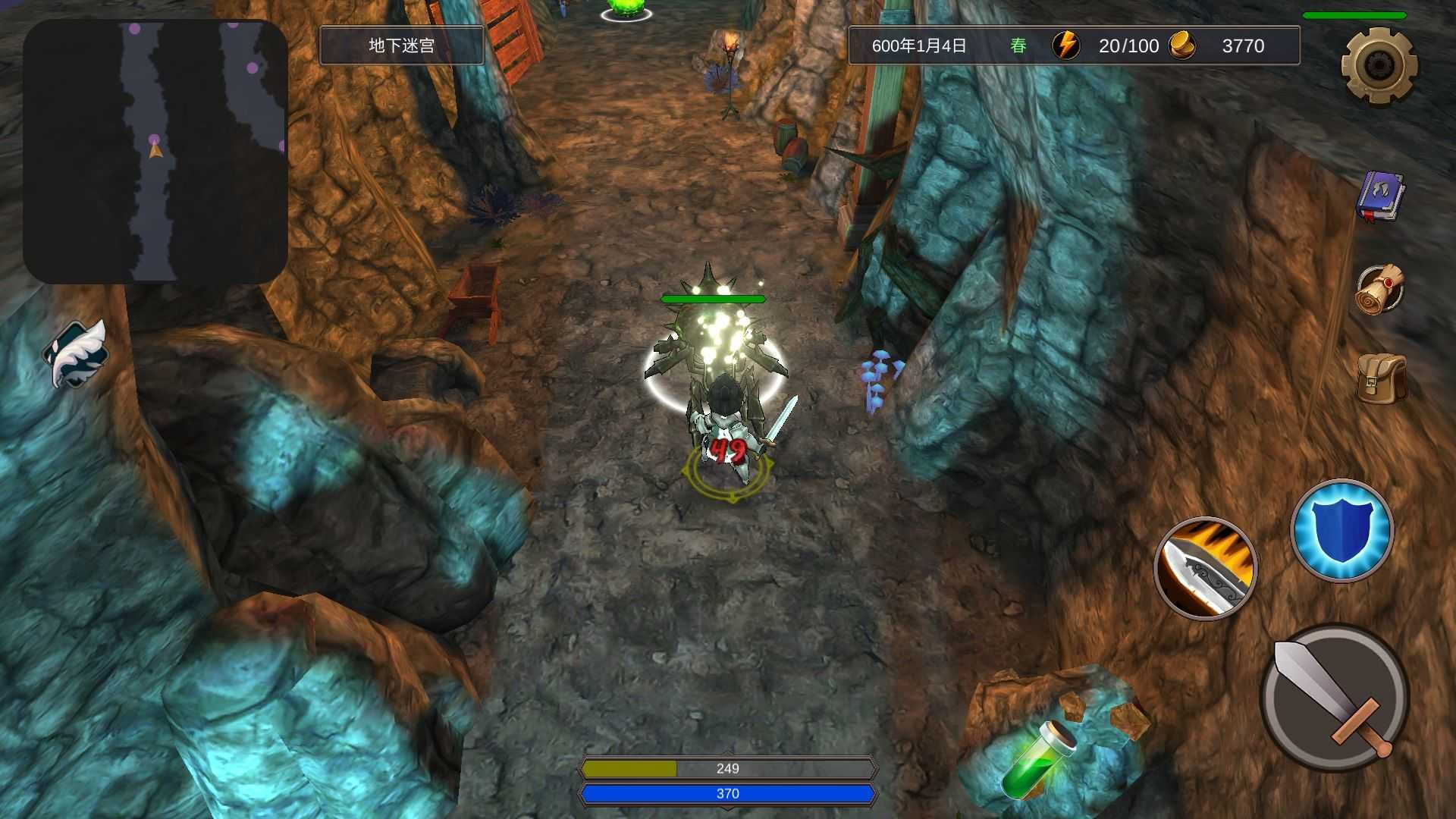Screen dimensions: 1456x819
Task: Tap the blue 370 mana bar
Action: (727, 793)
